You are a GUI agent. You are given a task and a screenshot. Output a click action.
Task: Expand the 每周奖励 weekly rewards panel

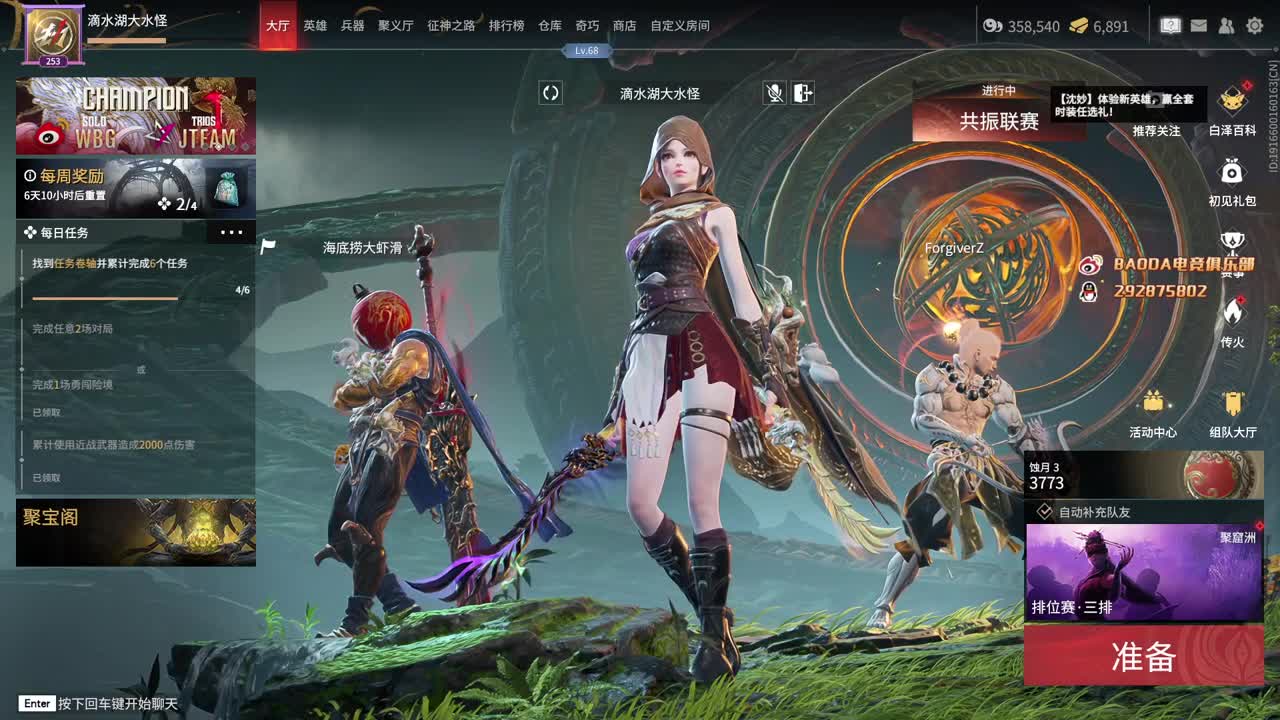[135, 186]
